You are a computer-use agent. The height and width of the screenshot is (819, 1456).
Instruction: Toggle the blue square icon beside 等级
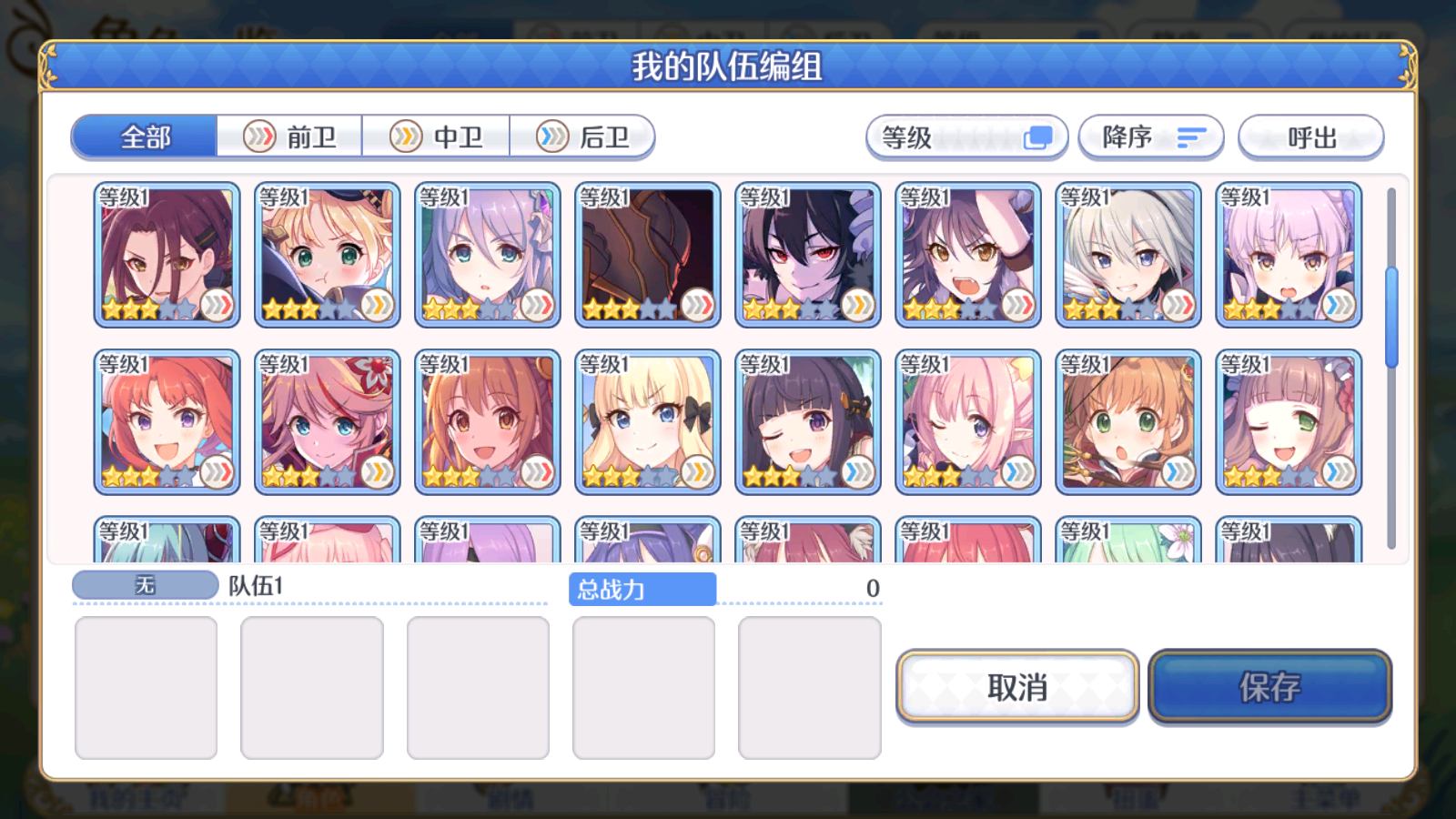[1037, 135]
